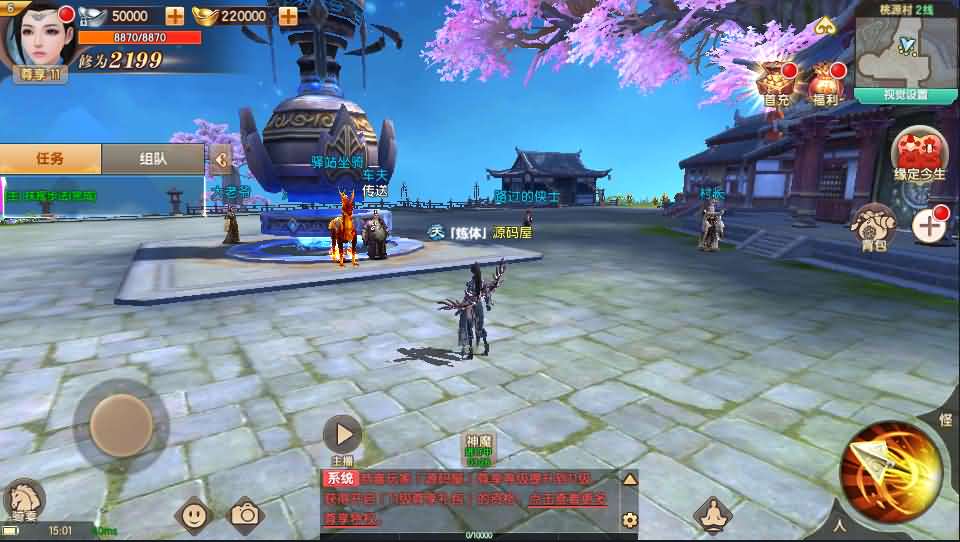The height and width of the screenshot is (542, 960).
Task: Select the 怪 monster targeting button
Action: click(x=945, y=421)
